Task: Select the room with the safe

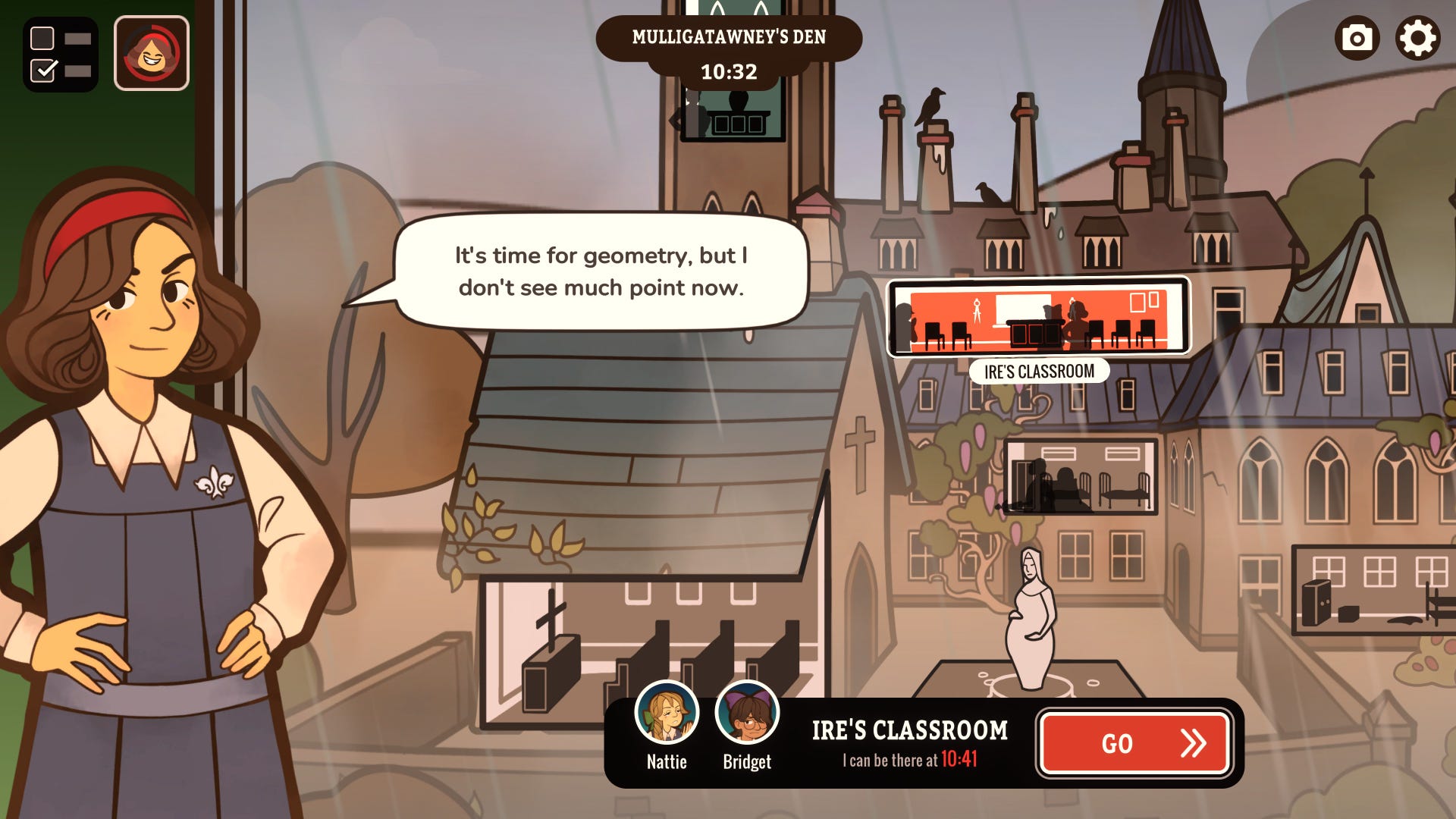Action: coord(1373,590)
